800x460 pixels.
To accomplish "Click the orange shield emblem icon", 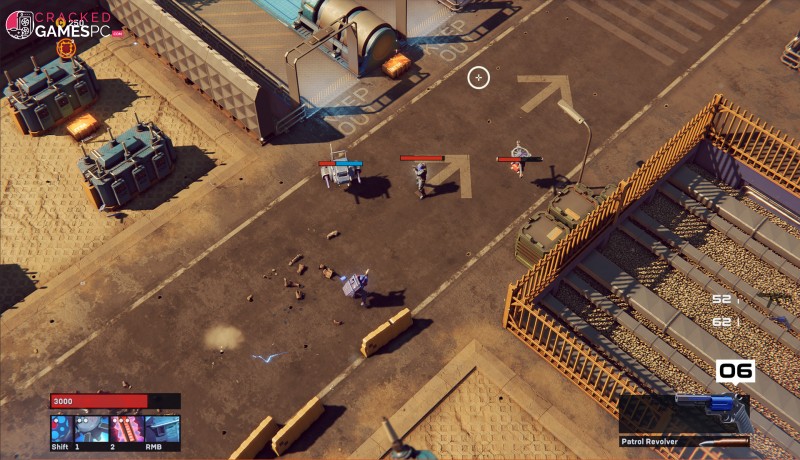I will [68, 47].
